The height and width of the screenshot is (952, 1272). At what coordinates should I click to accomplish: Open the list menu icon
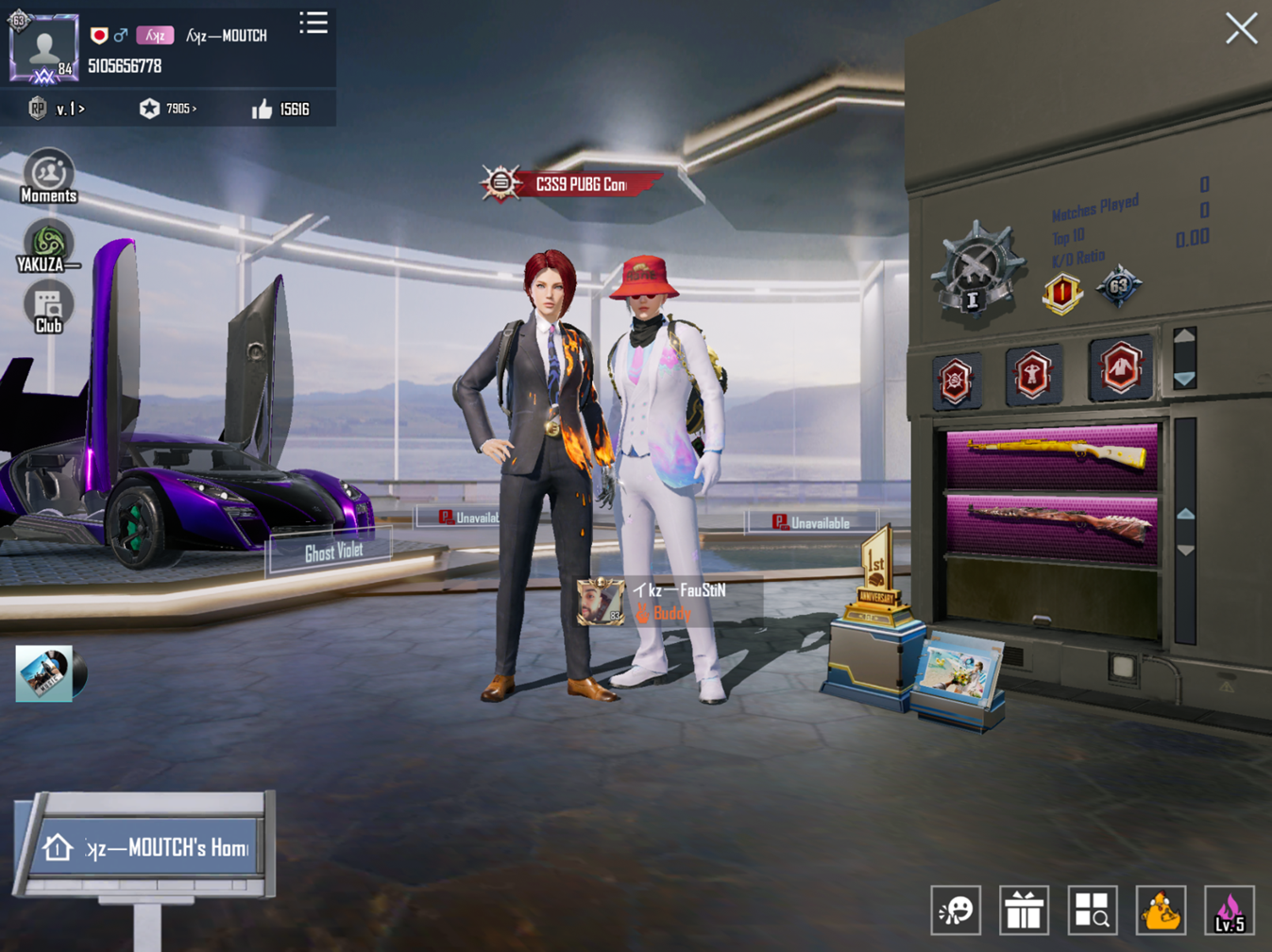[314, 23]
